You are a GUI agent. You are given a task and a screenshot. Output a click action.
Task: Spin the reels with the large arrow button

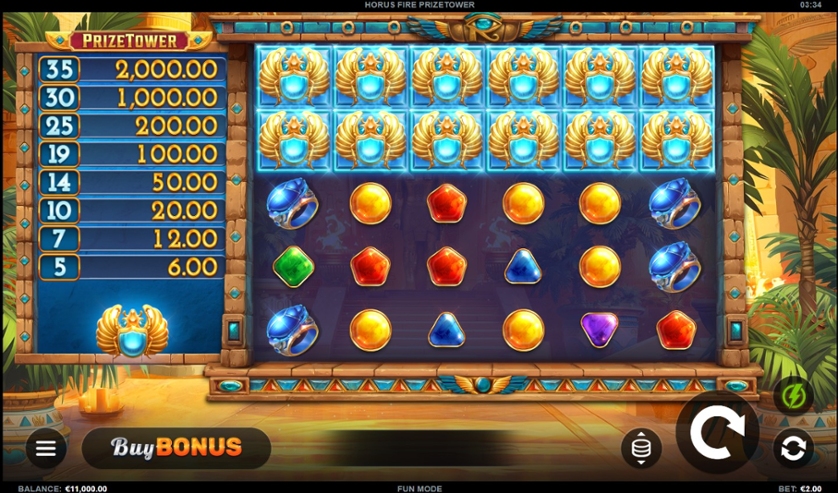tap(716, 432)
